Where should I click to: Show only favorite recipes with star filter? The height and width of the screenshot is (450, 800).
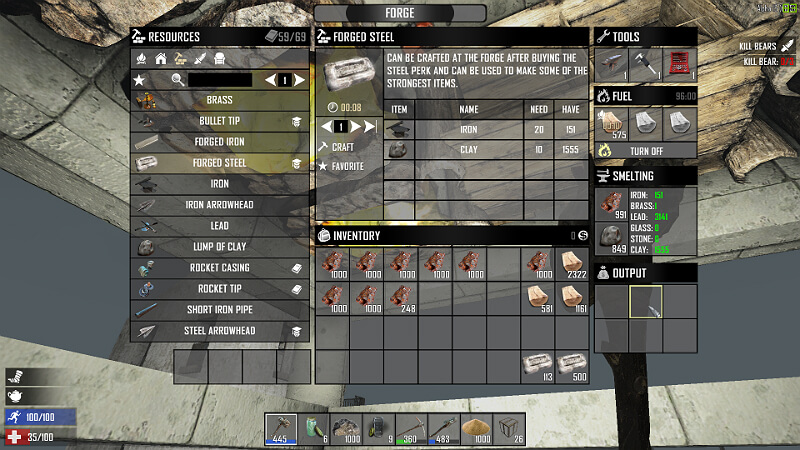pyautogui.click(x=140, y=80)
